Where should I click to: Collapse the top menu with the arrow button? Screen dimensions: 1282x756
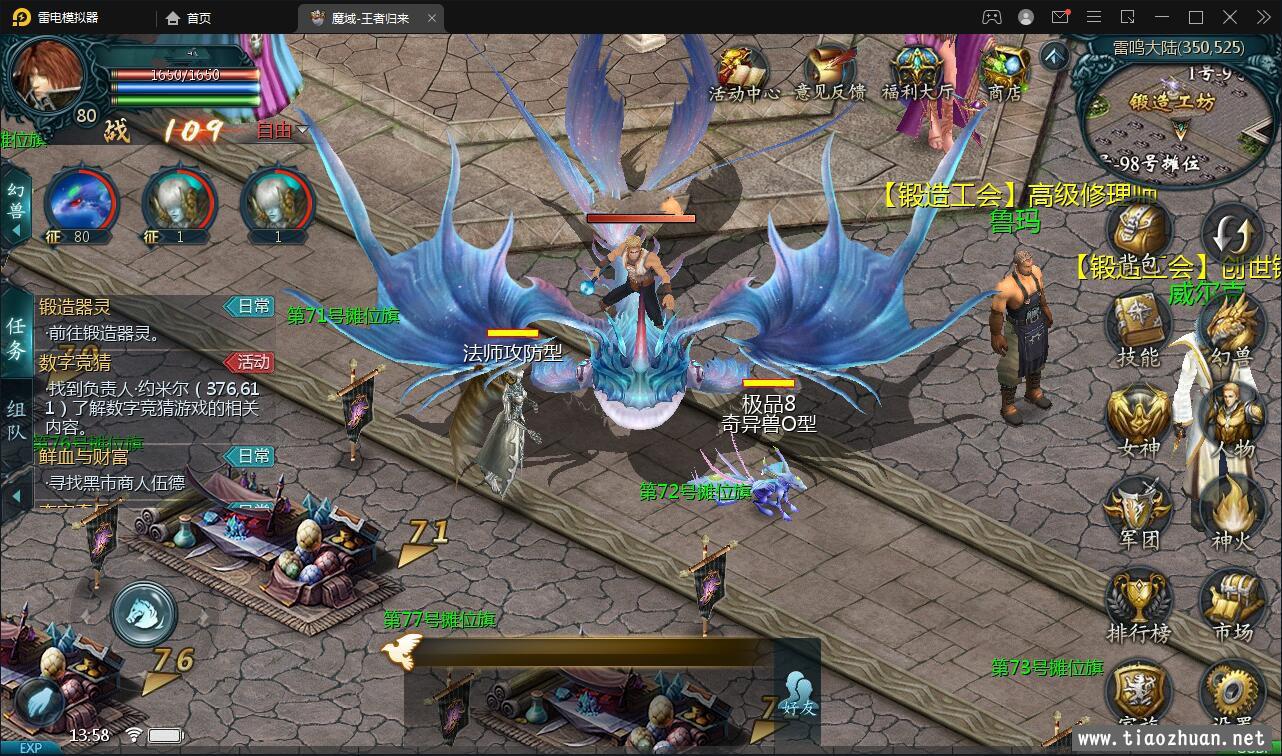point(1053,56)
